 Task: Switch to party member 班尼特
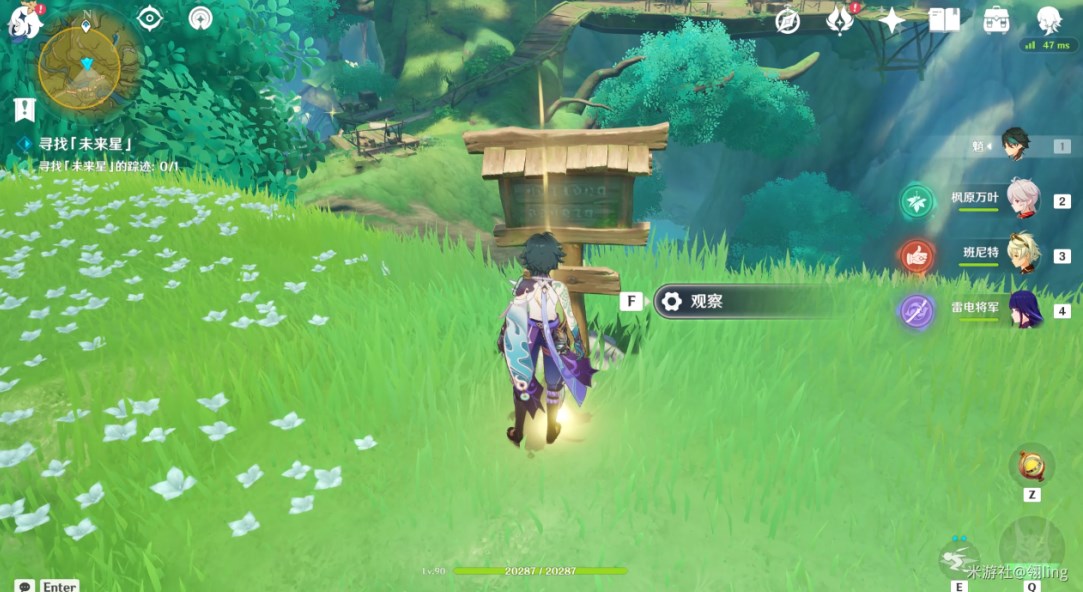click(x=1022, y=254)
